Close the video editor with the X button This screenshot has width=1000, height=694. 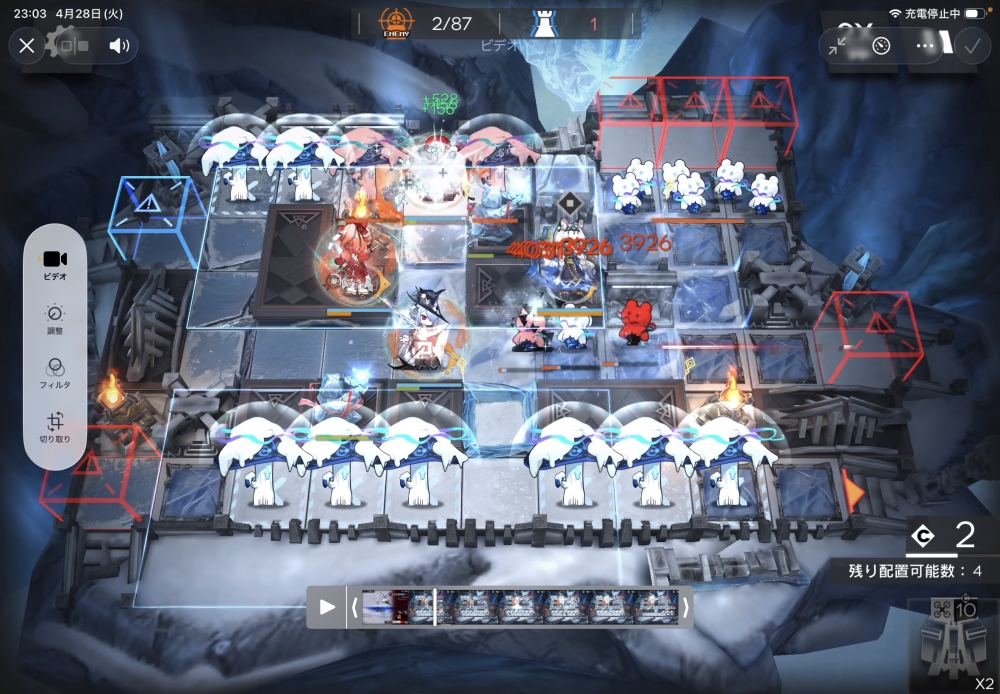coord(27,45)
